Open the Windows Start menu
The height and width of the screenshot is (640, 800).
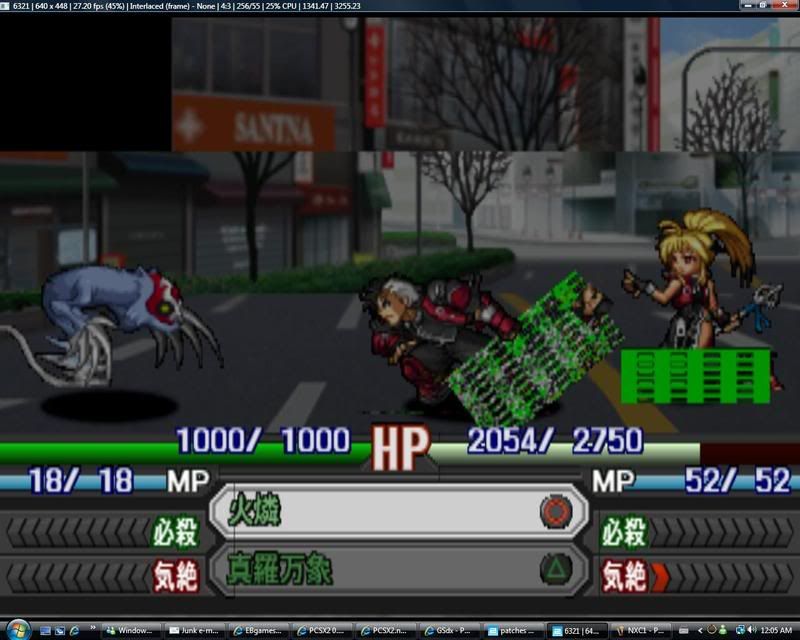tap(13, 630)
